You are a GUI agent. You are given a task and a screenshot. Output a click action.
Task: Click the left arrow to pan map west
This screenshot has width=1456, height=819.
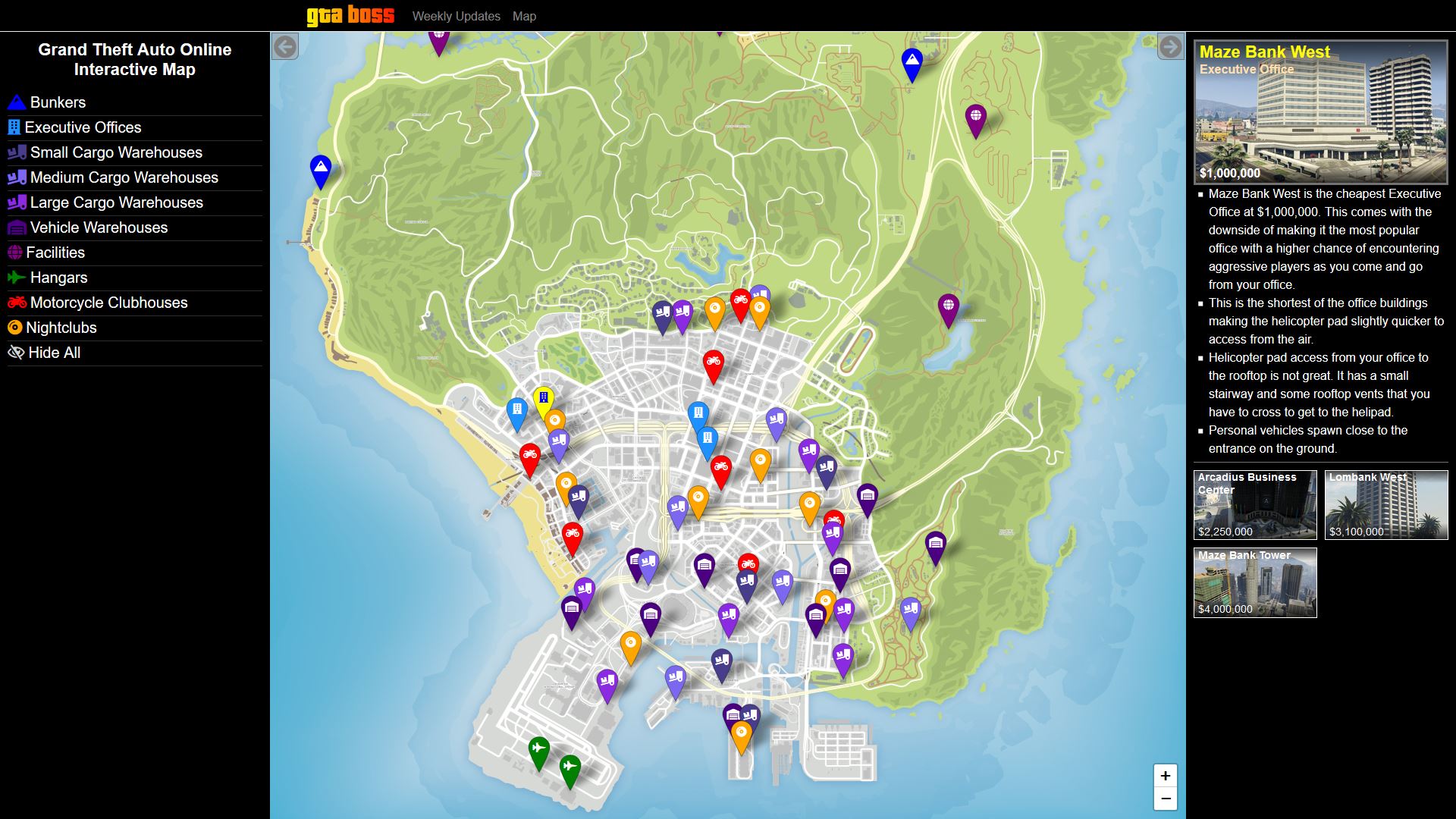click(x=286, y=47)
